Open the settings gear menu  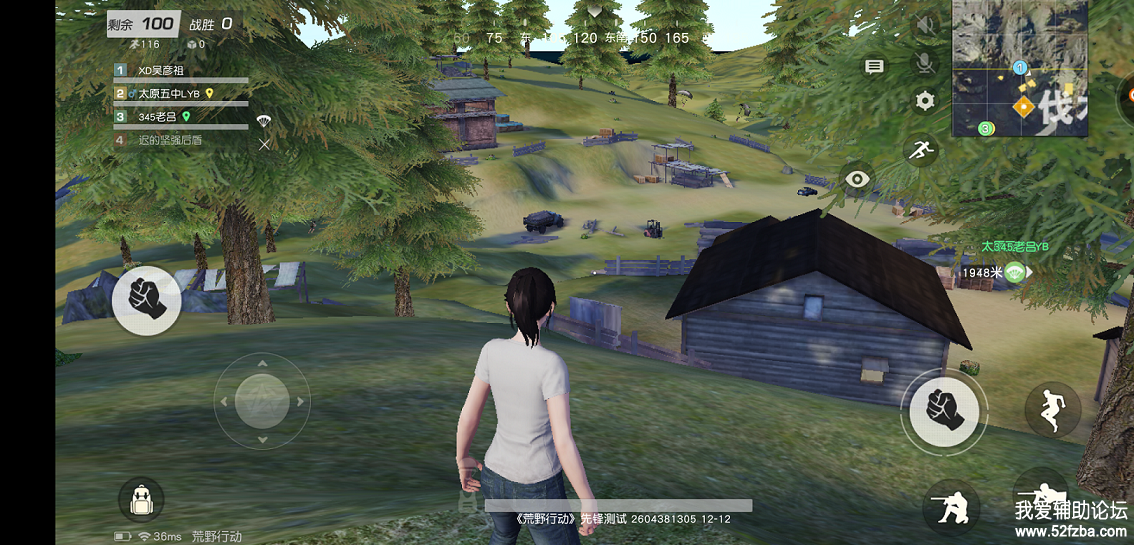click(x=925, y=100)
